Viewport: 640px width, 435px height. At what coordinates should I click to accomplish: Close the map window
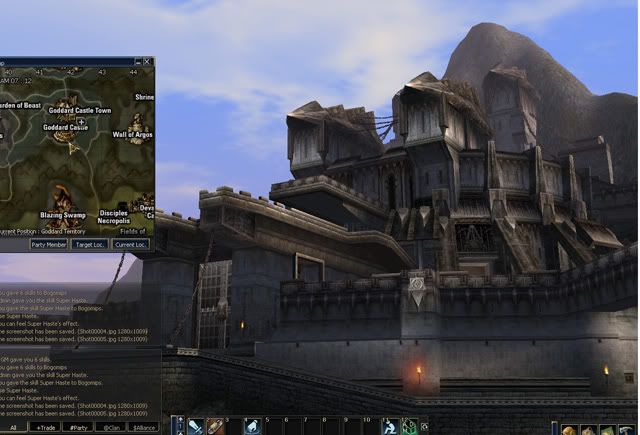pyautogui.click(x=148, y=62)
